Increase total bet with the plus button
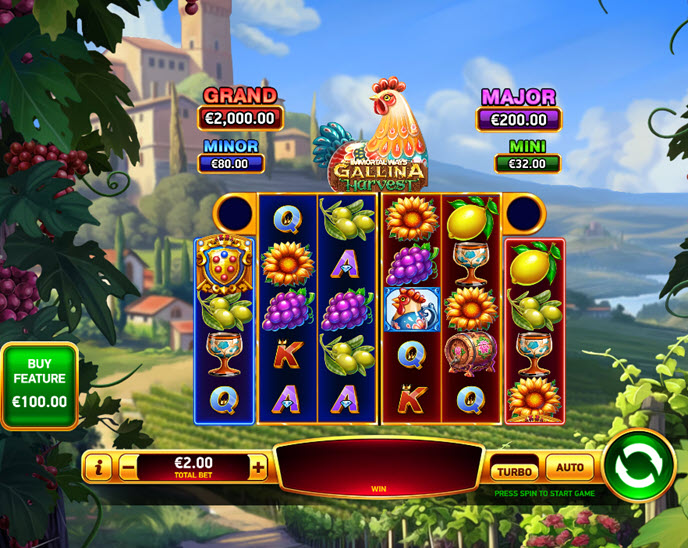This screenshot has width=688, height=548. point(258,467)
